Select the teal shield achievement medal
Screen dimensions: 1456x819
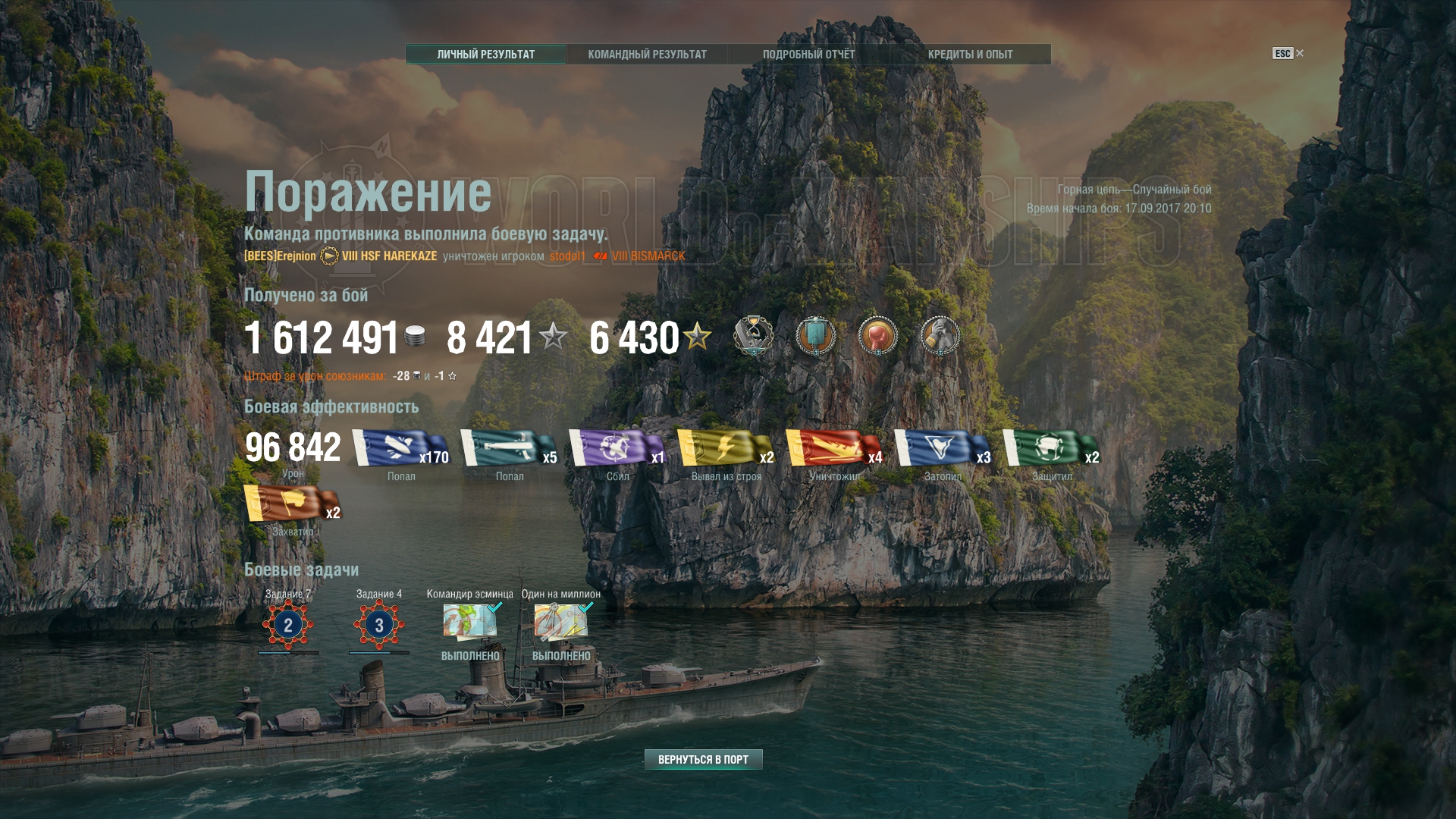[815, 336]
